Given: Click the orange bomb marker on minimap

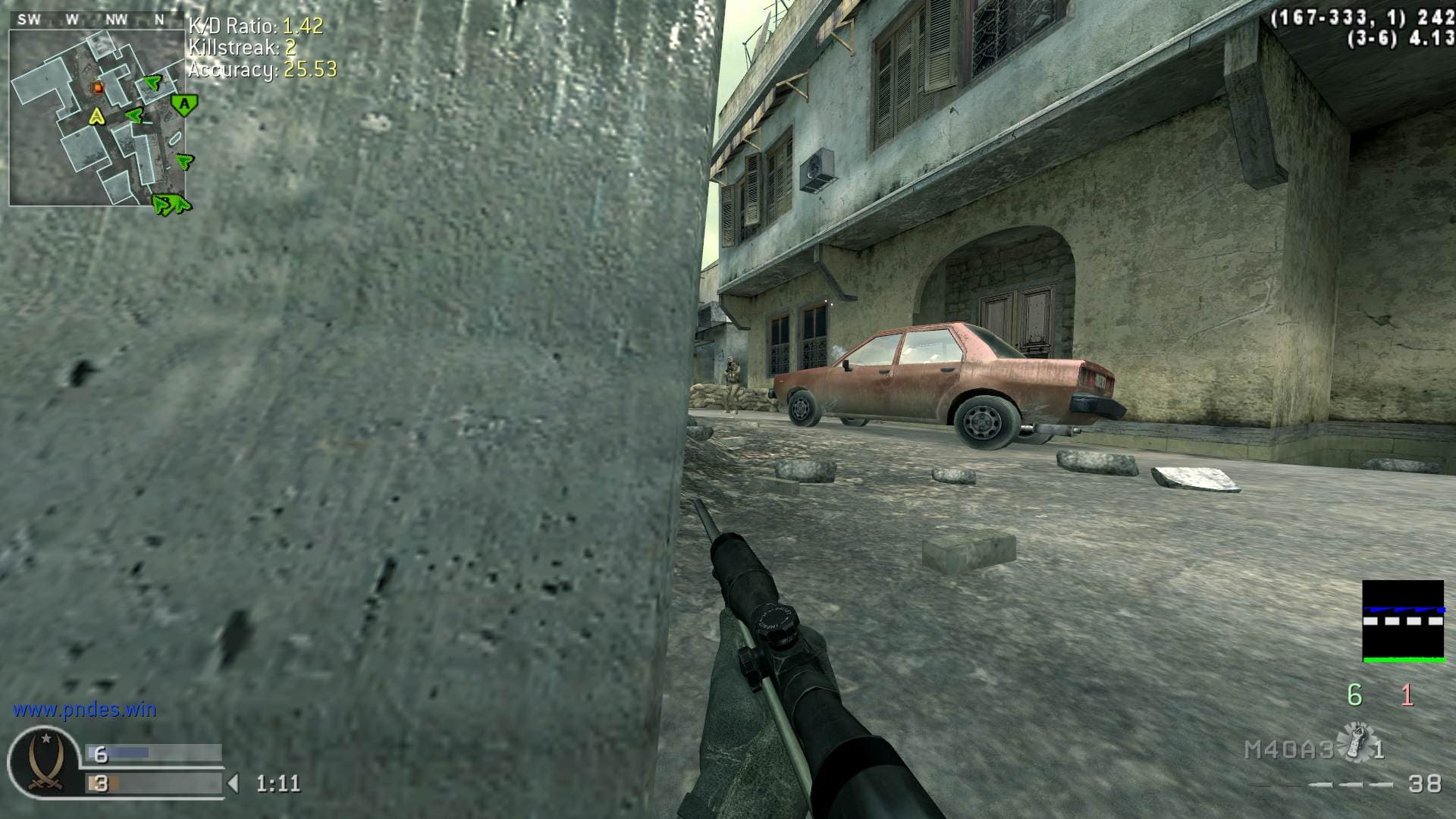Looking at the screenshot, I should (x=97, y=88).
